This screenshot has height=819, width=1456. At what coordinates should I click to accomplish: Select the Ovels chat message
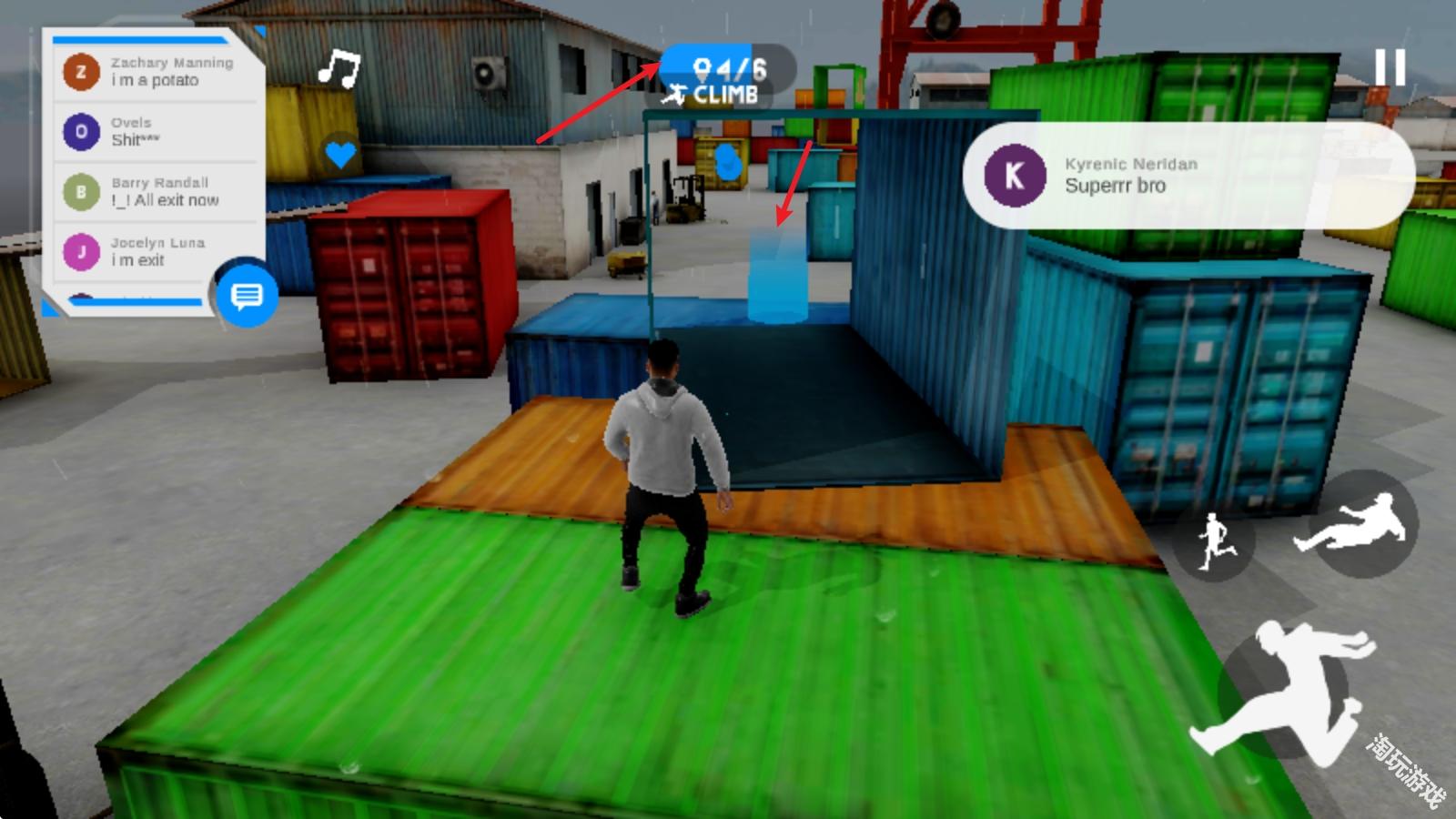pos(155,132)
